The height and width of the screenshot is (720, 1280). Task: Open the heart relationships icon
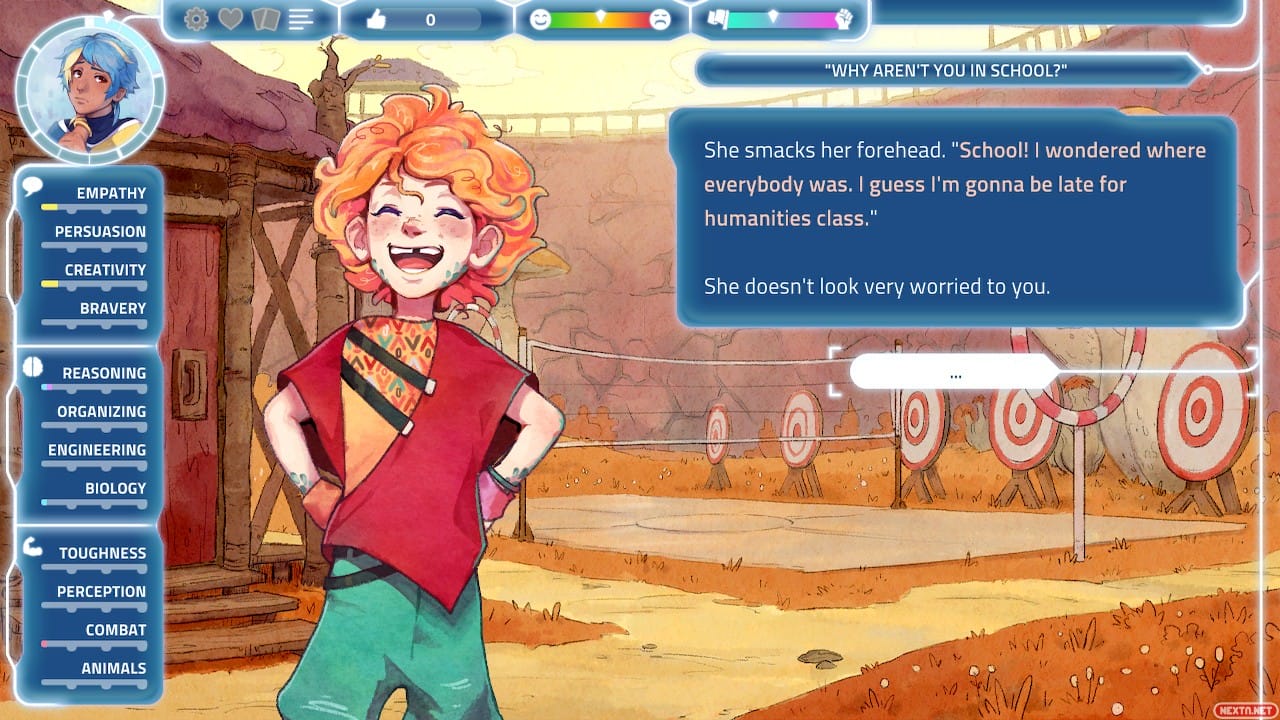(230, 19)
